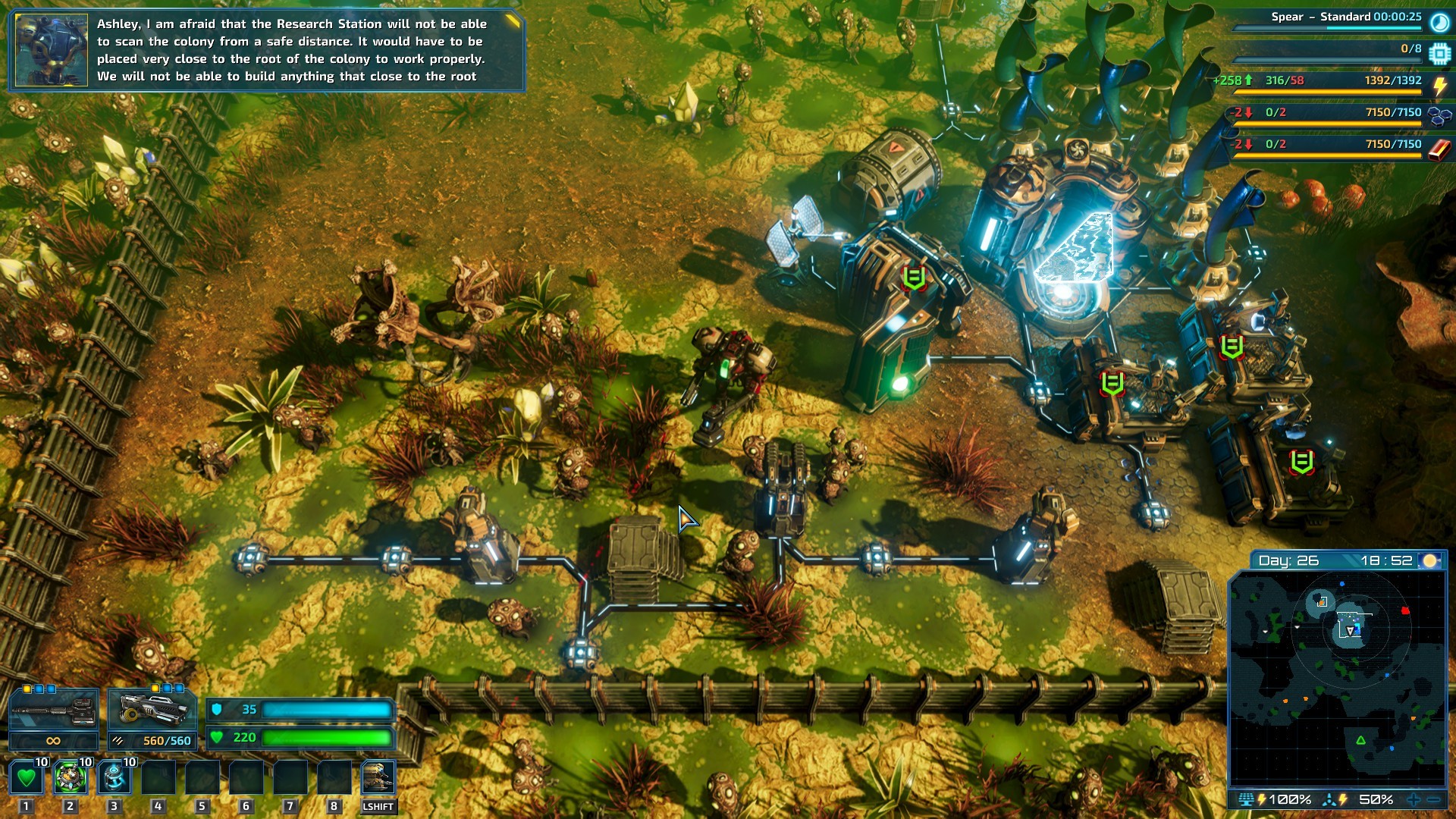
Task: Click the soldier portrait next to LSHIFT
Action: (379, 775)
